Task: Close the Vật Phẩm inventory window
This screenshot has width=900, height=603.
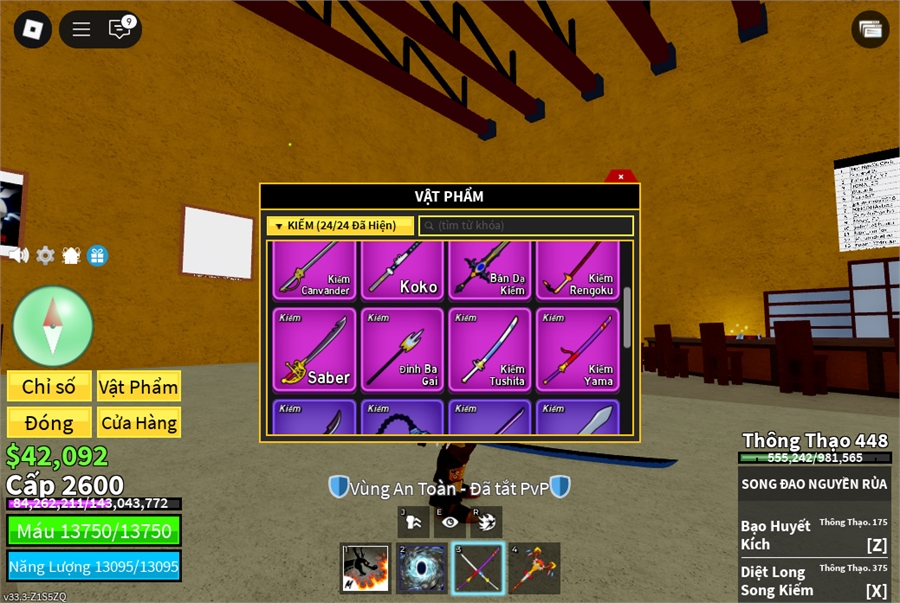Action: pos(620,177)
